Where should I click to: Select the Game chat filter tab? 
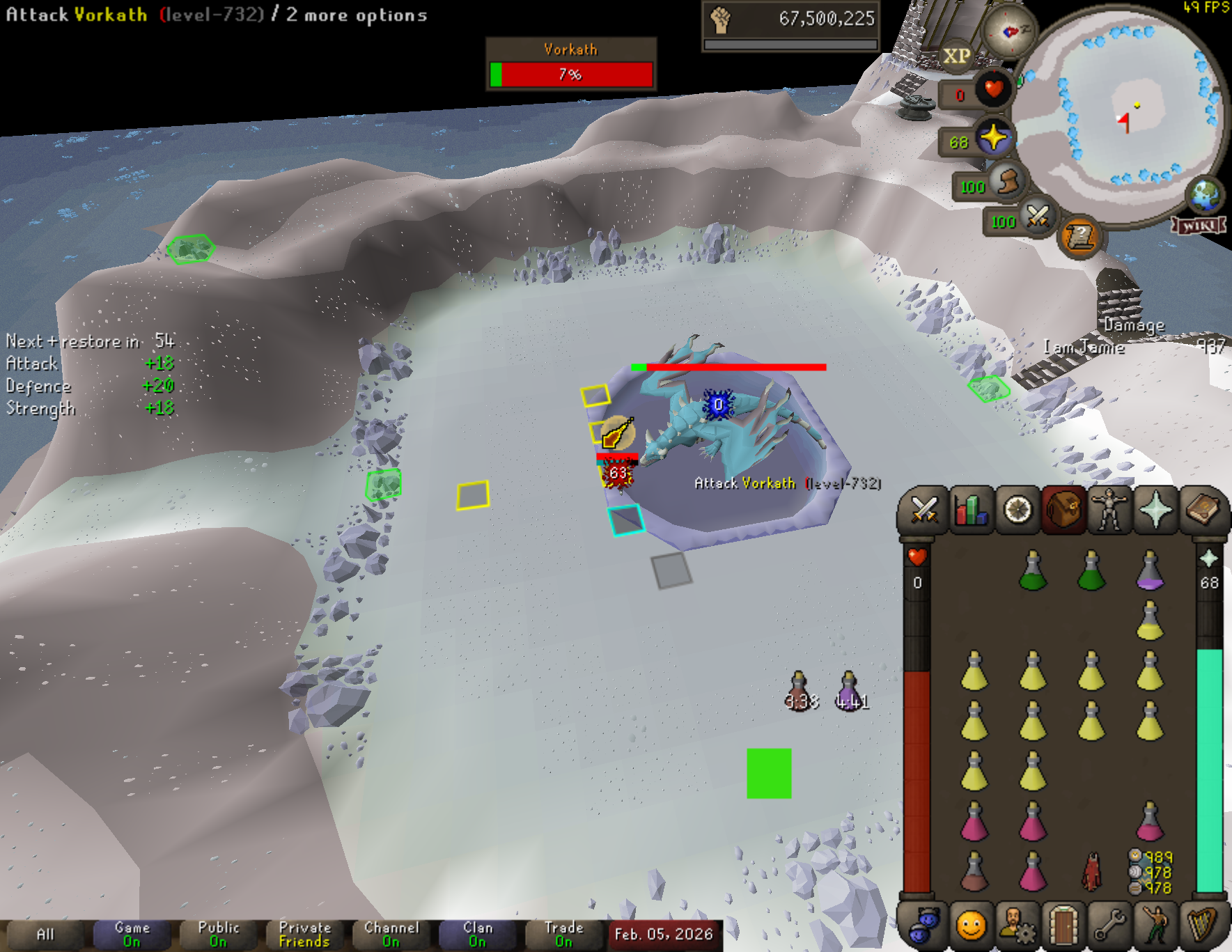(132, 934)
